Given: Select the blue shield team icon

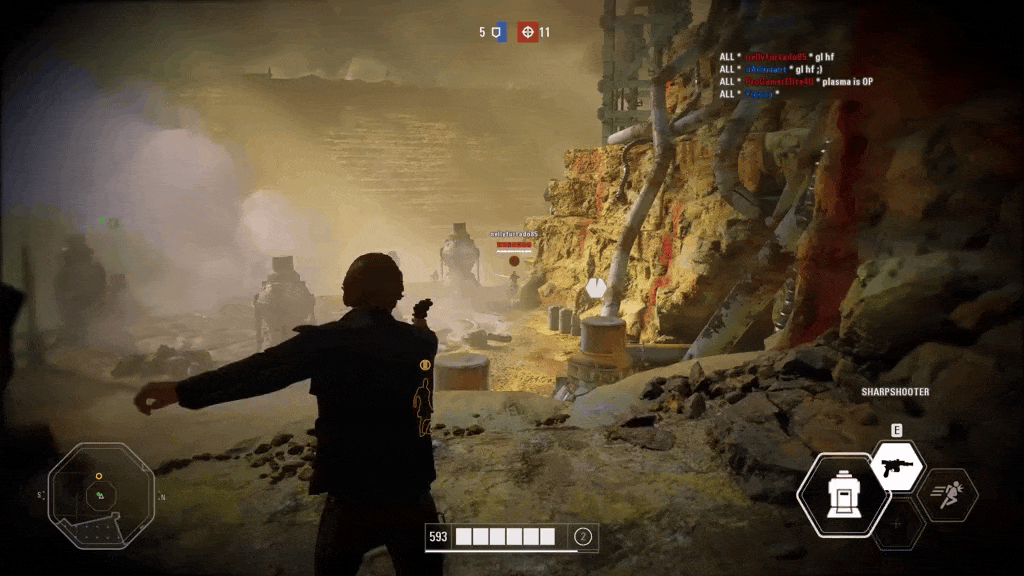Looking at the screenshot, I should (x=500, y=32).
